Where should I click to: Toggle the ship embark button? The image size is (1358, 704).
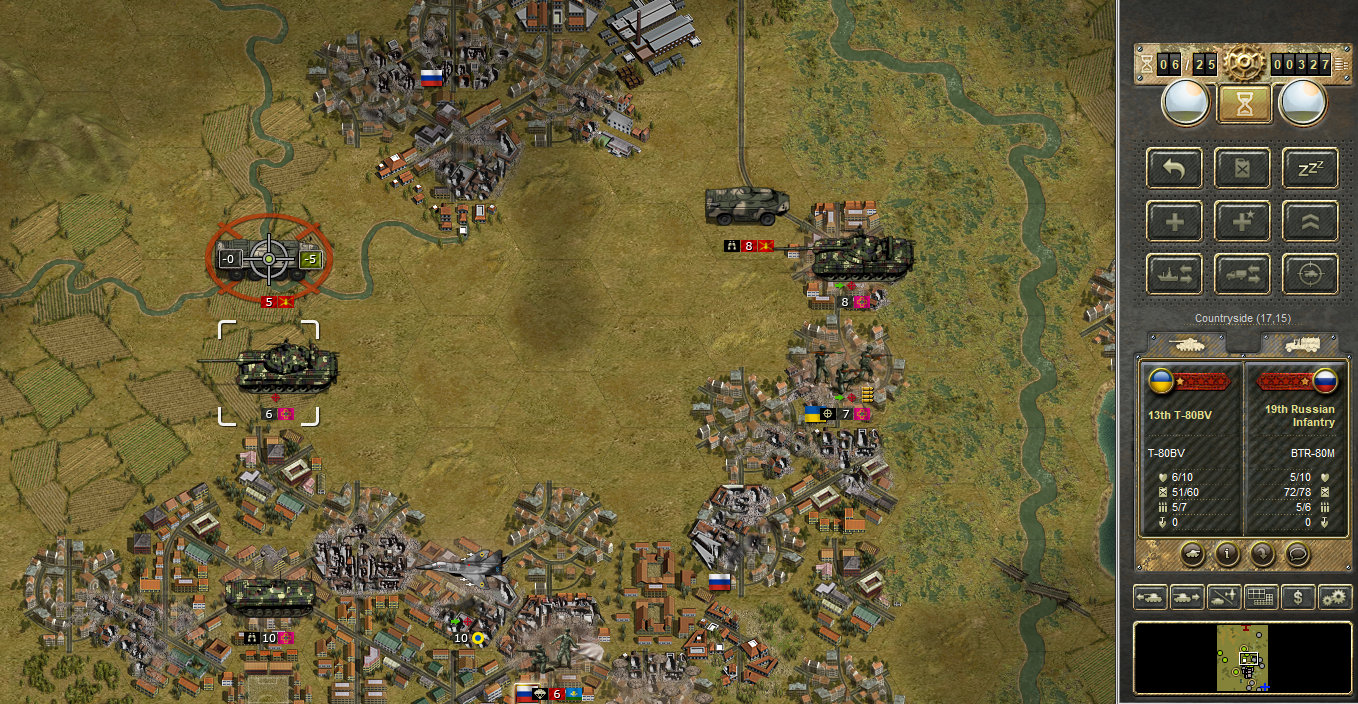tap(1174, 273)
